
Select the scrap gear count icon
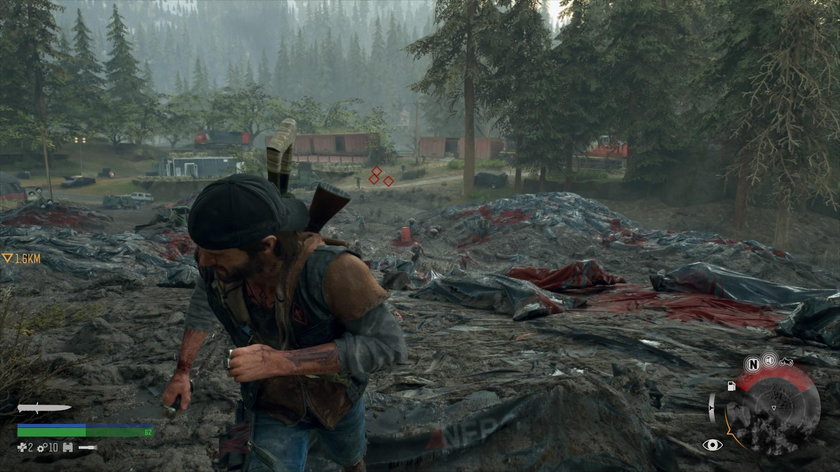tap(41, 446)
